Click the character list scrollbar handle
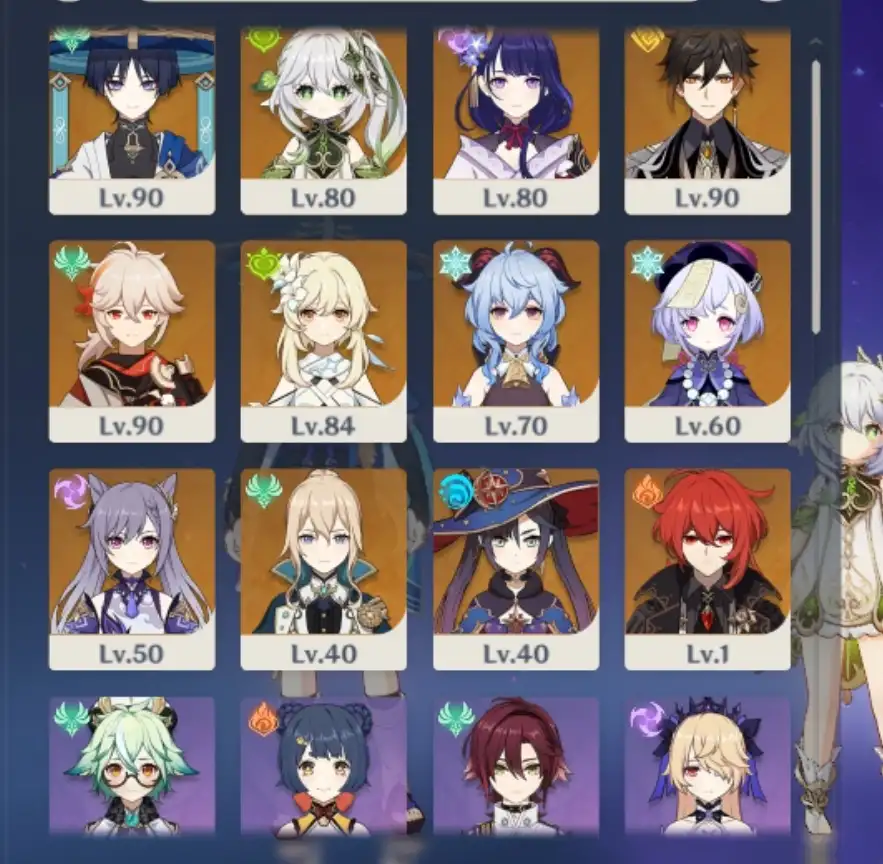This screenshot has width=883, height=864. [816, 195]
